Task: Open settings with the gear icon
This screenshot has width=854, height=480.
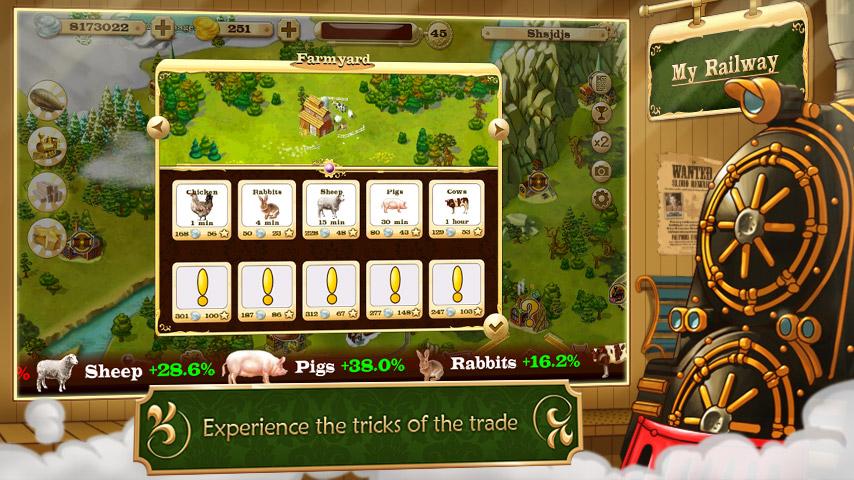Action: pyautogui.click(x=601, y=200)
